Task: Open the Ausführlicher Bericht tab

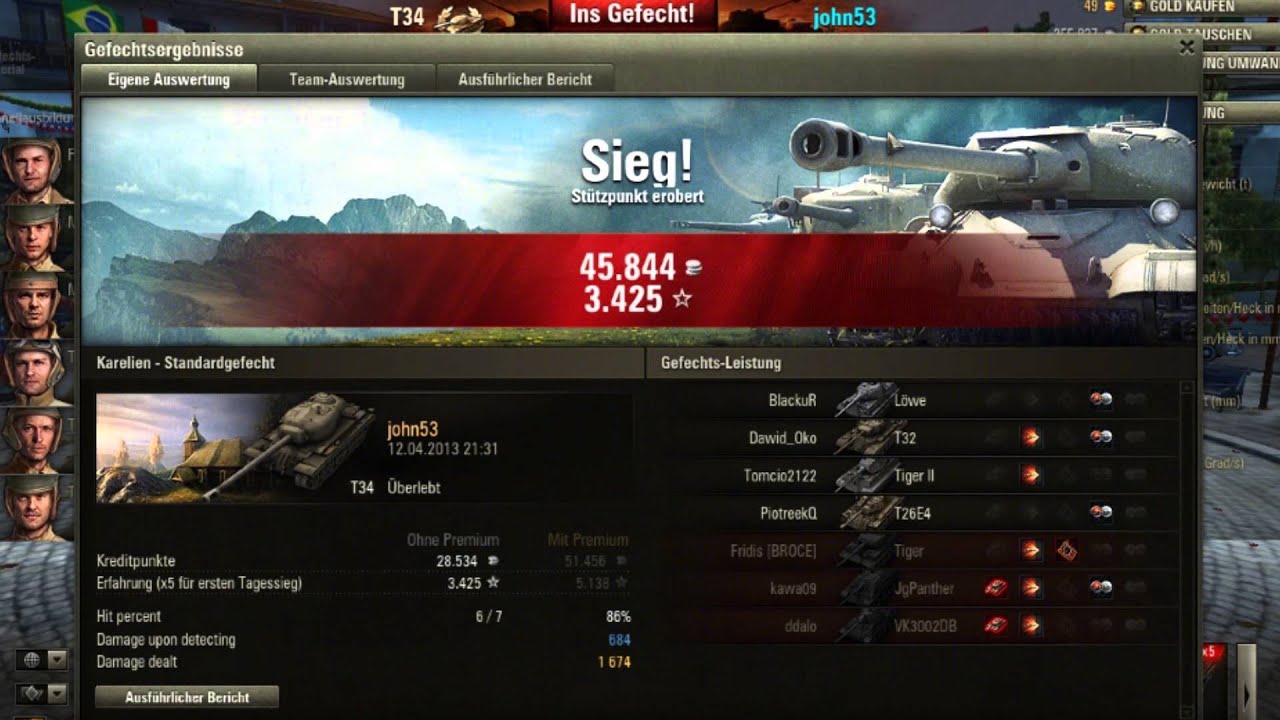Action: (x=524, y=79)
